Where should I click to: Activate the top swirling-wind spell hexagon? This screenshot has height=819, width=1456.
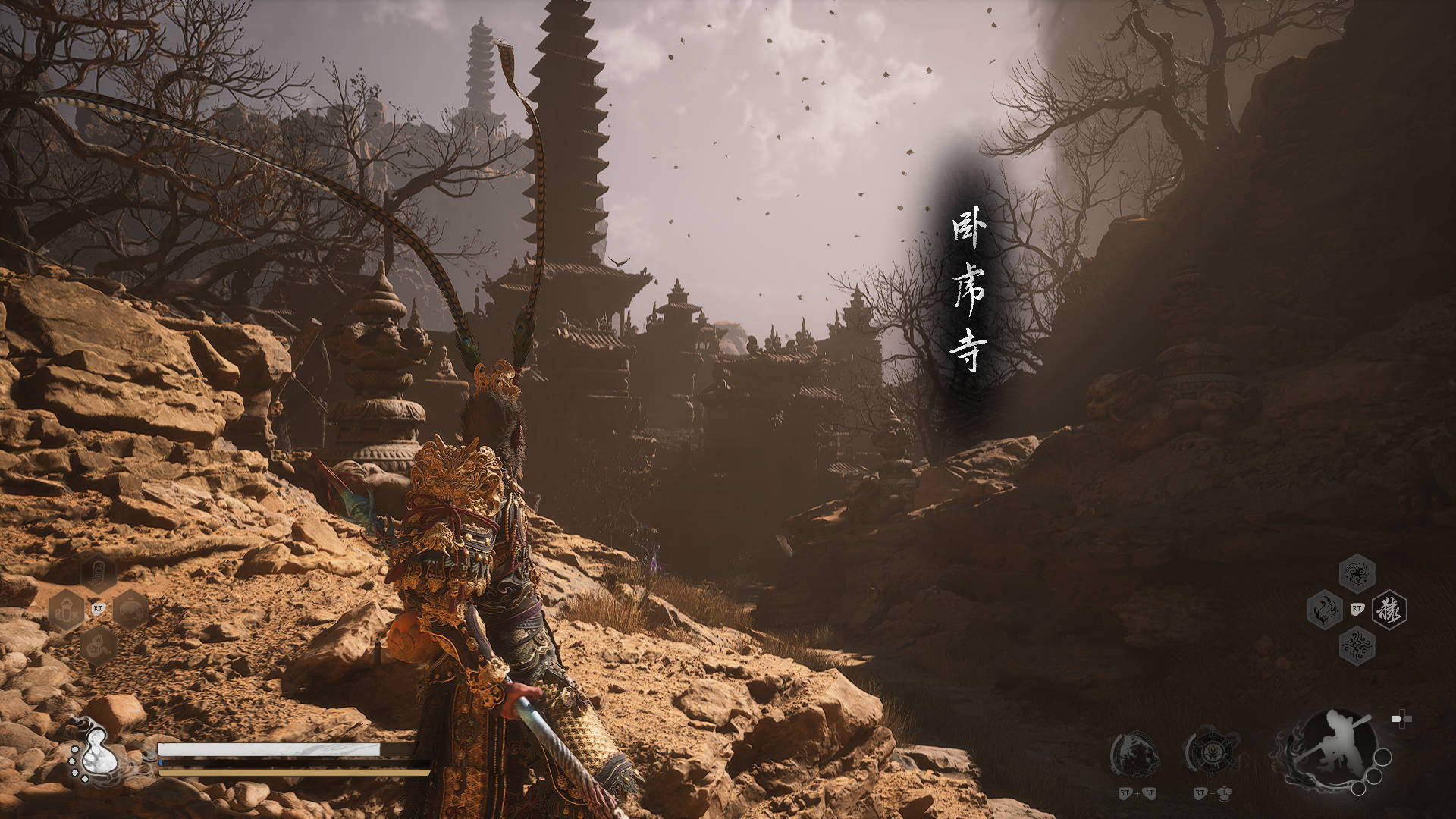pyautogui.click(x=1357, y=573)
